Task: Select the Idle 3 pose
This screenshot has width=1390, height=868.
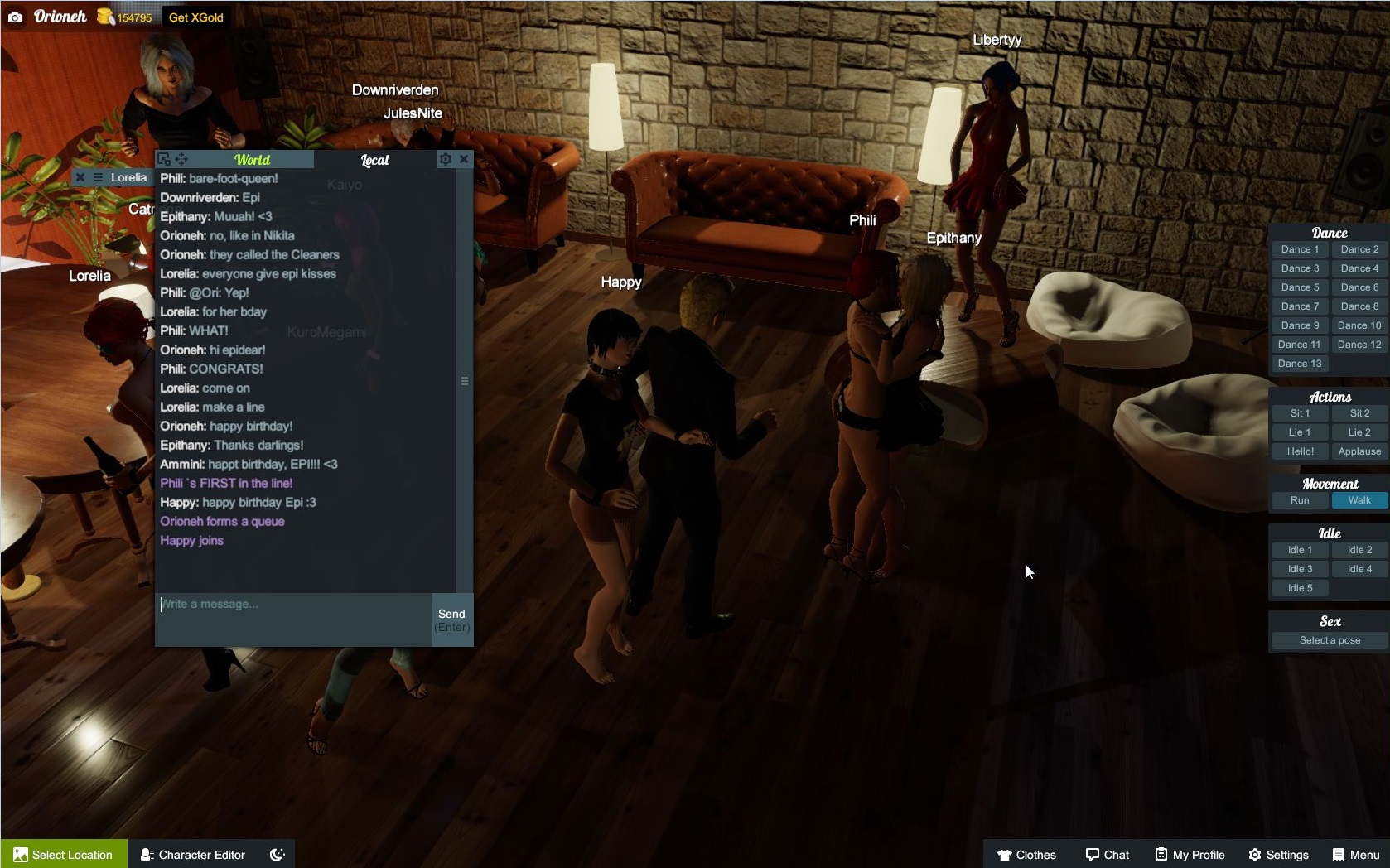Action: coord(1300,569)
